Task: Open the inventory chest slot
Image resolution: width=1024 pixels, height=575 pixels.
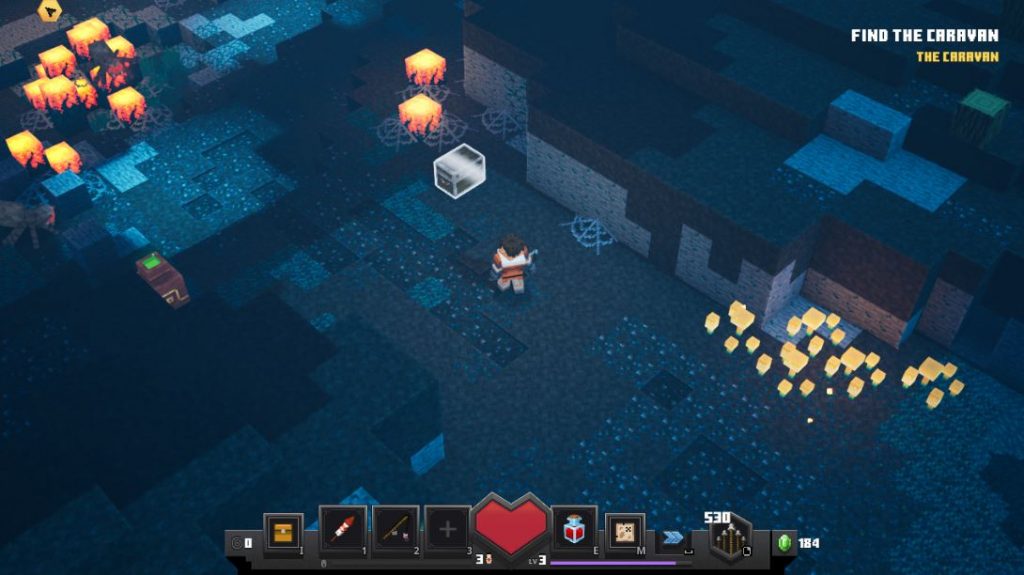Action: click(283, 529)
